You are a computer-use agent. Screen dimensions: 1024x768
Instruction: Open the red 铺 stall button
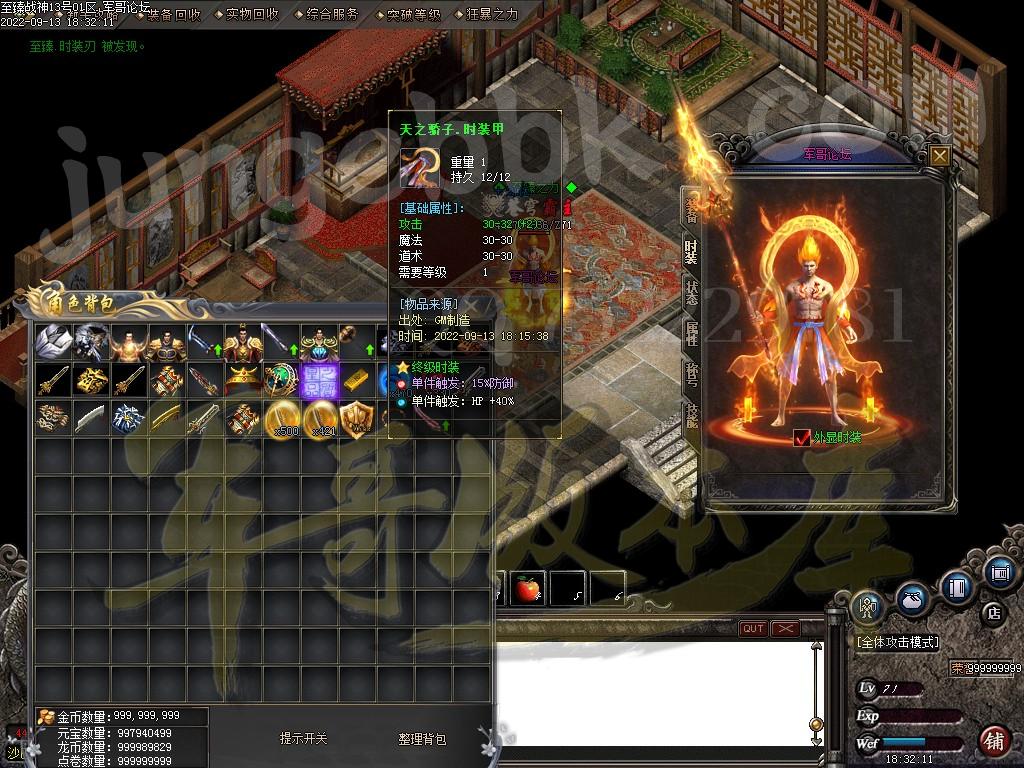(x=994, y=741)
